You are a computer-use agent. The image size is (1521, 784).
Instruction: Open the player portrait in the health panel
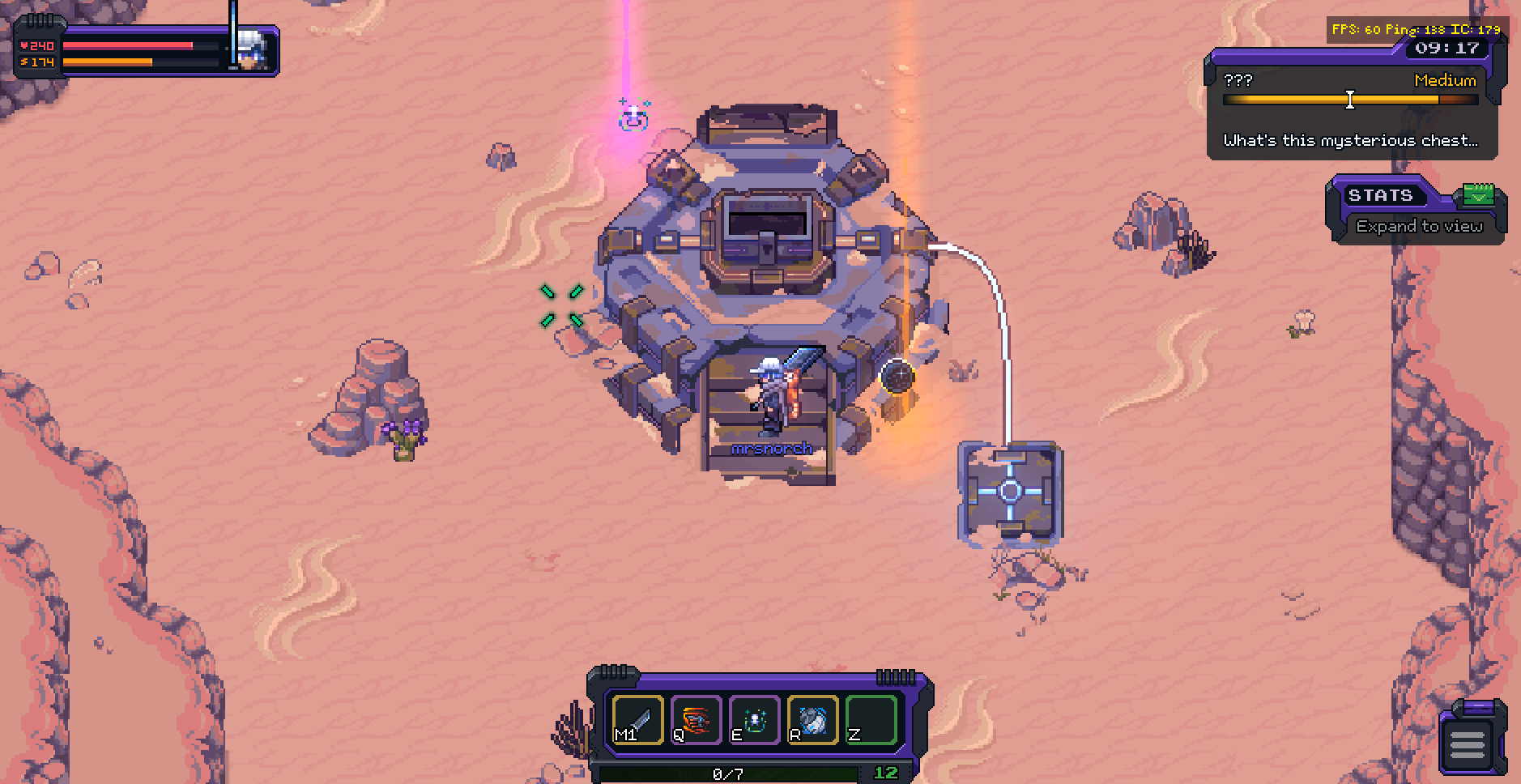256,50
